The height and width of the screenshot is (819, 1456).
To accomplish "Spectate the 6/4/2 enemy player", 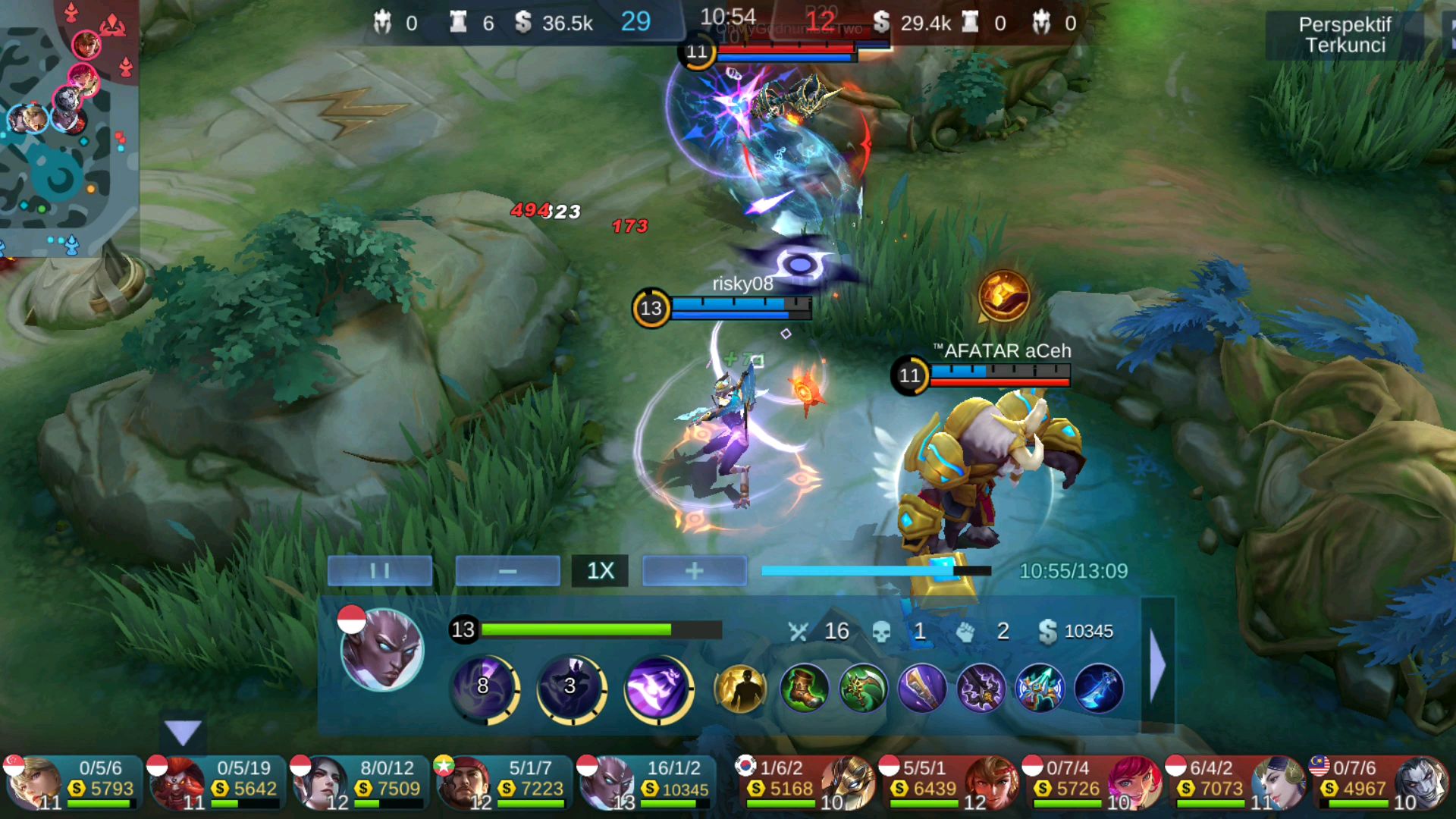I will [1235, 783].
